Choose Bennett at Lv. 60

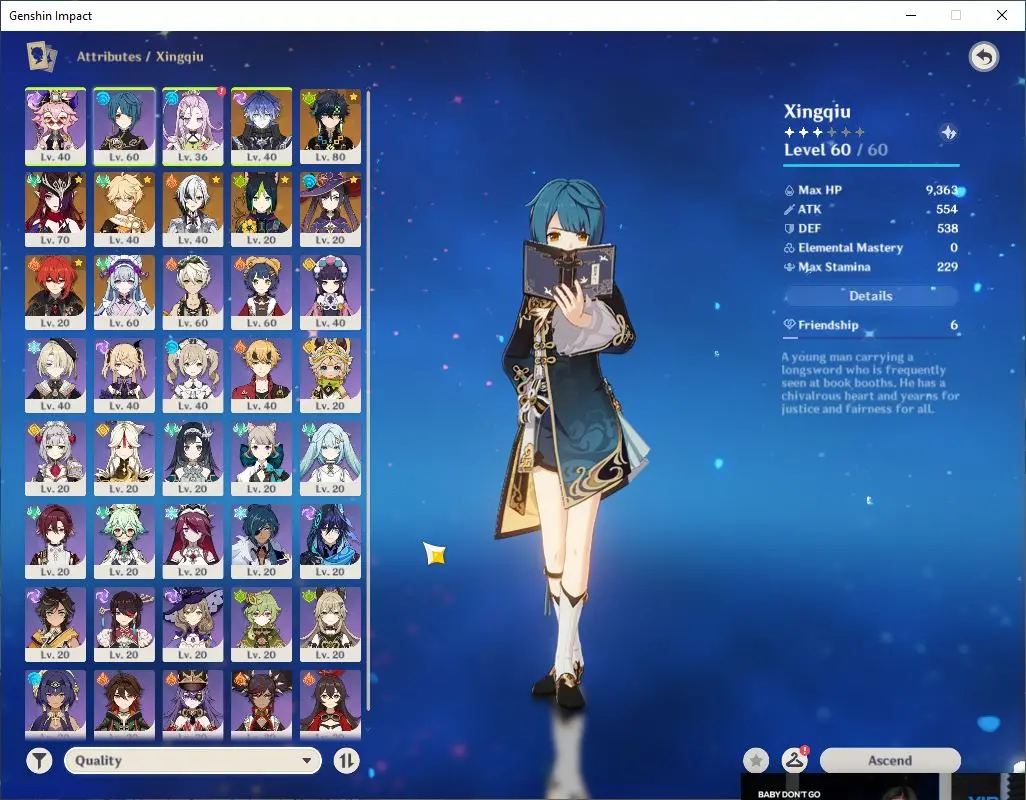point(193,292)
